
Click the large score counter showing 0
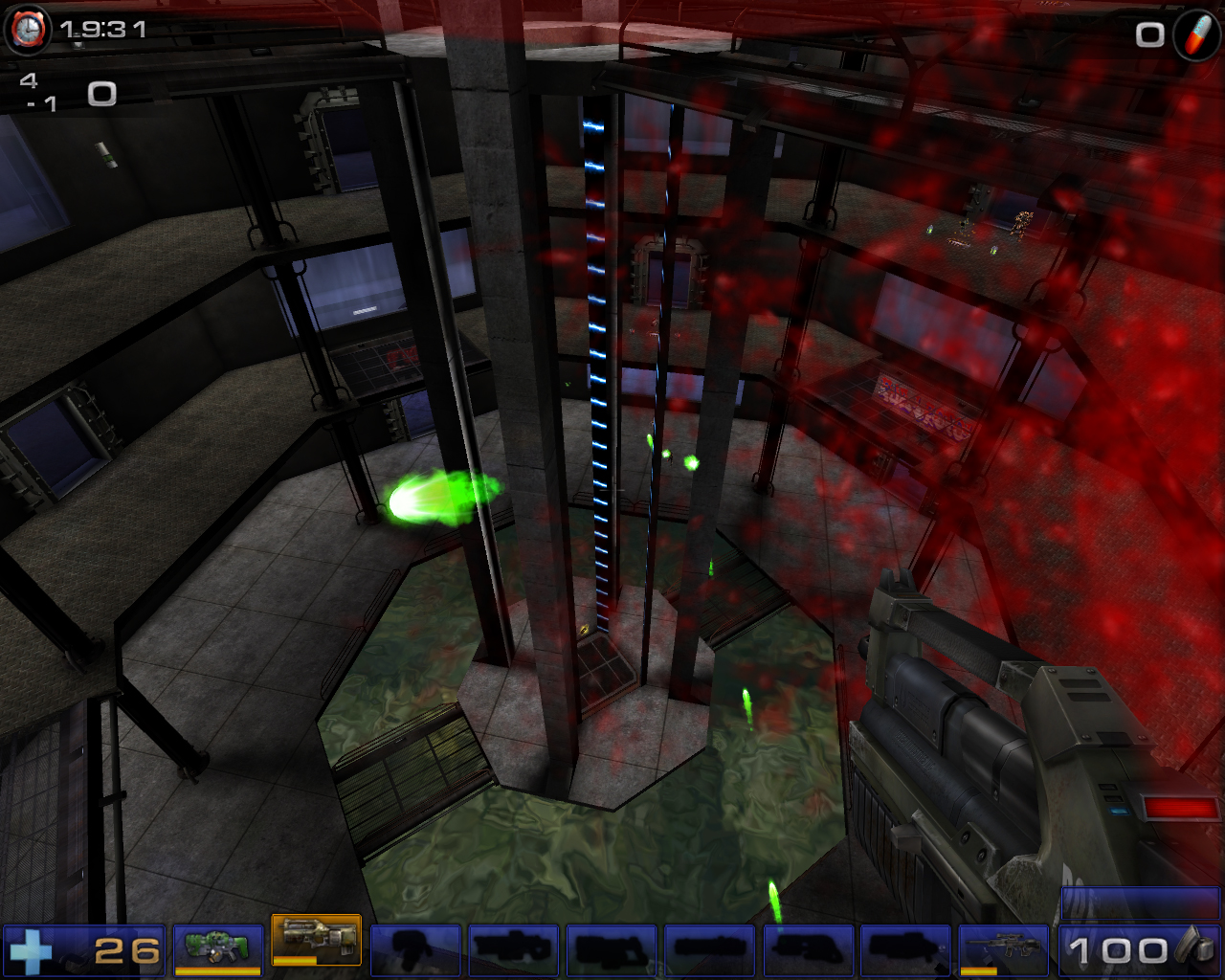pyautogui.click(x=101, y=93)
